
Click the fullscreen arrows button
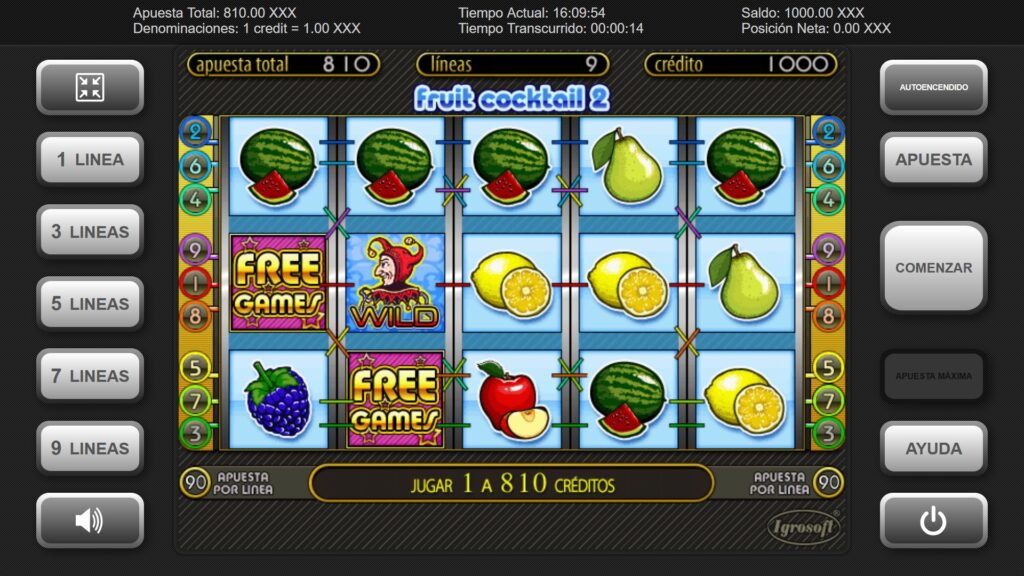[90, 88]
